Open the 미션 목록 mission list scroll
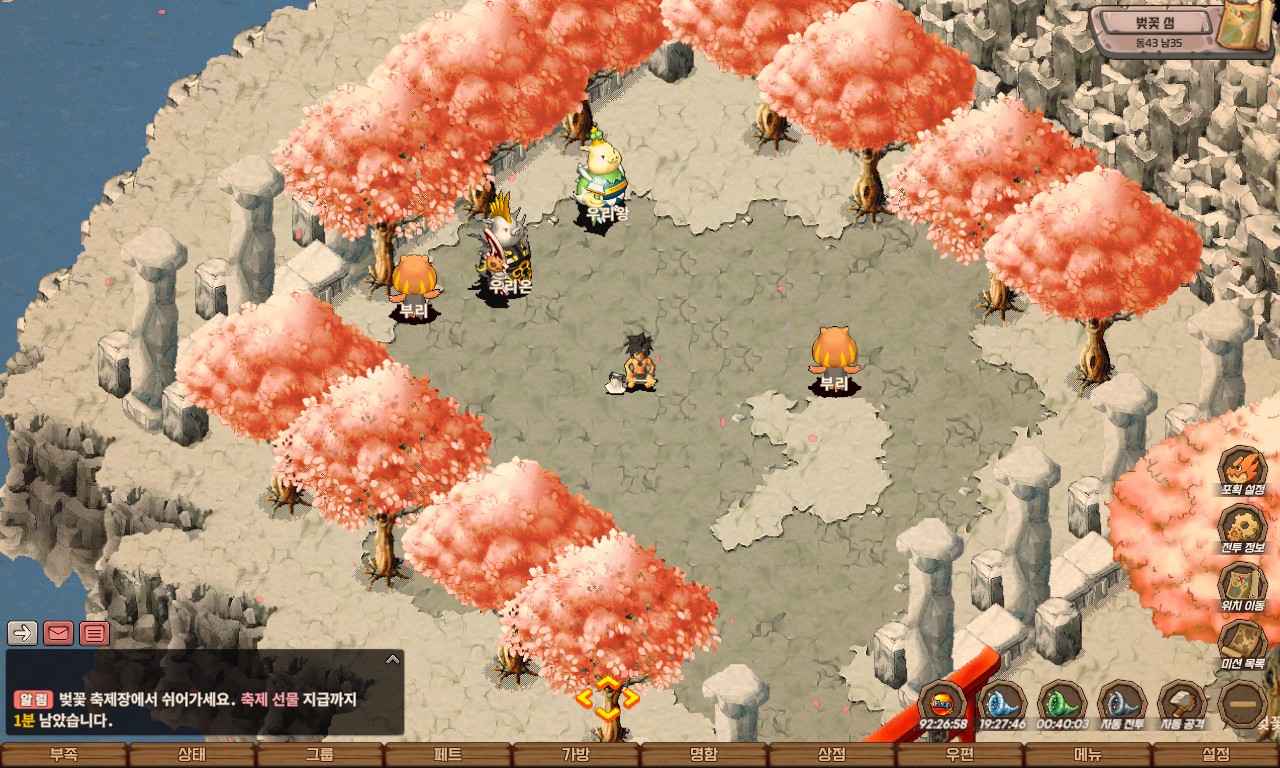Viewport: 1280px width, 768px height. (1242, 643)
